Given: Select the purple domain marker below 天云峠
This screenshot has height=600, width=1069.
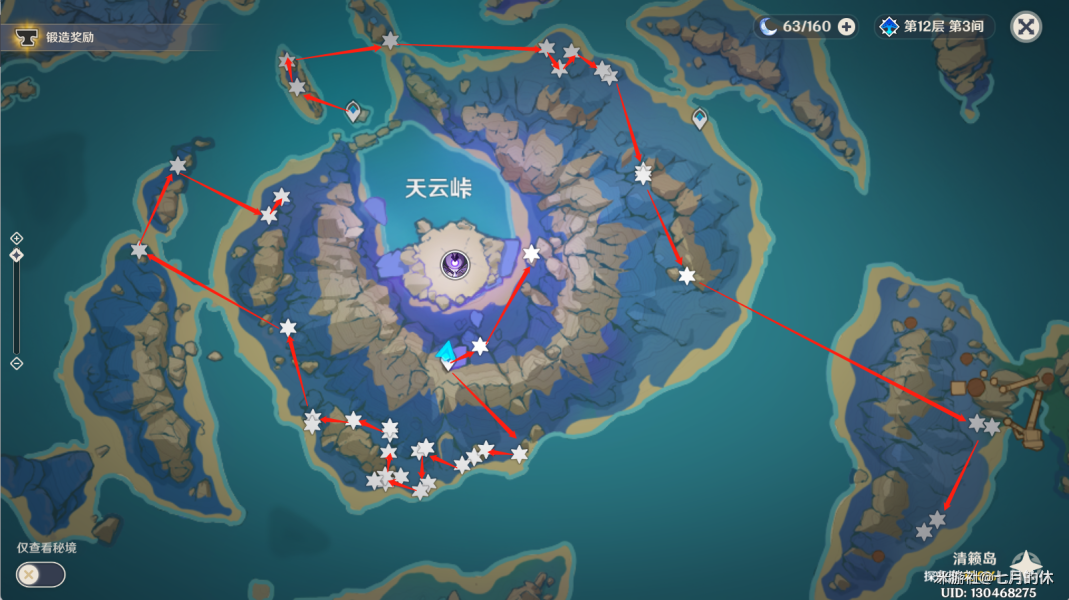Looking at the screenshot, I should click(455, 264).
